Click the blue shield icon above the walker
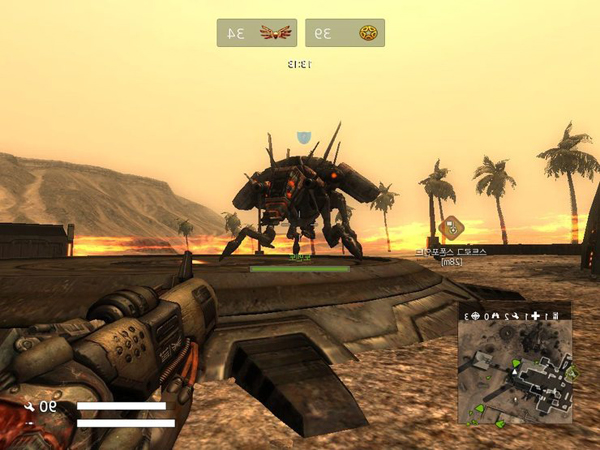Screen dimensions: 600x450 [x=304, y=137]
